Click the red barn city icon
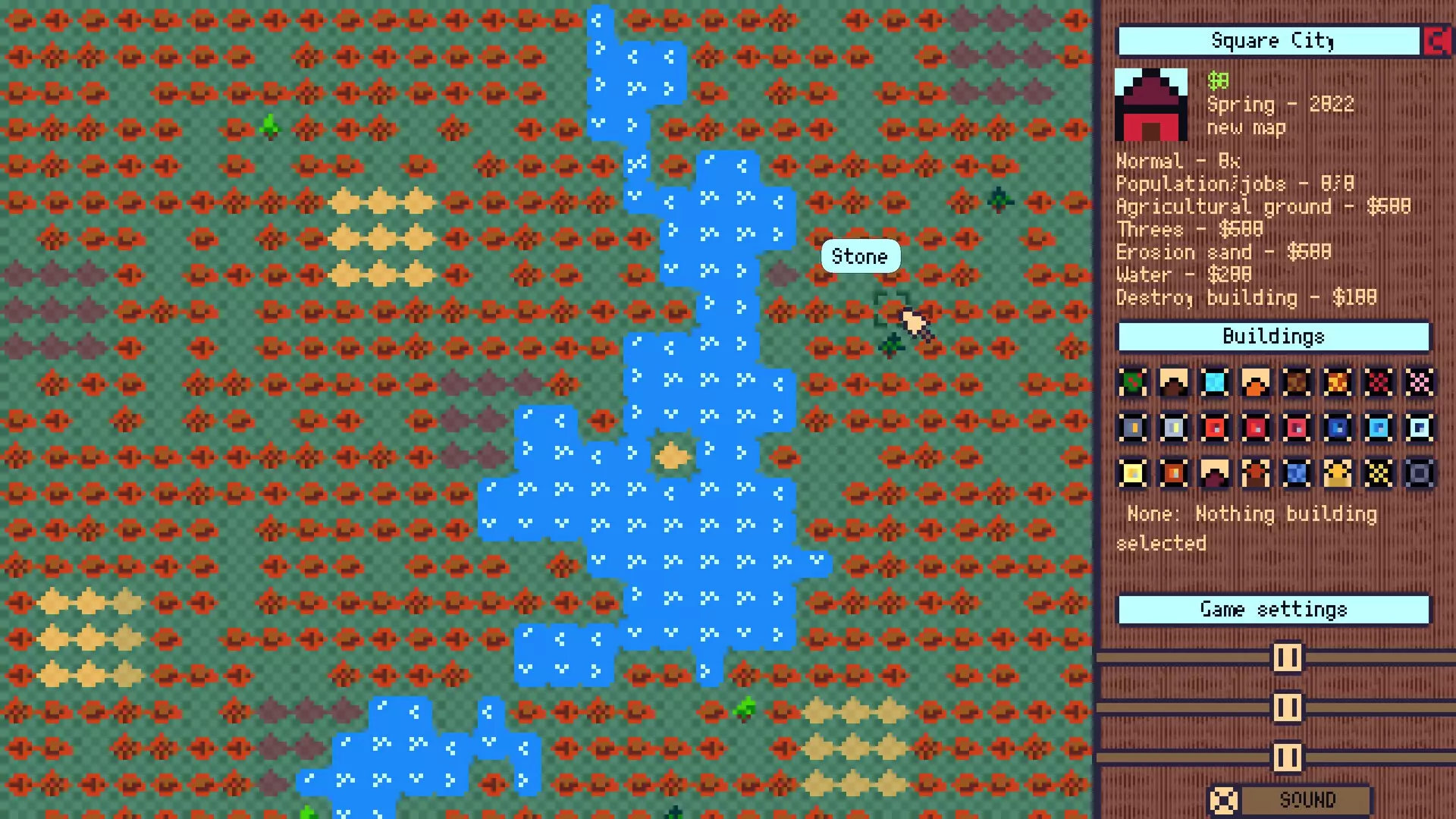1456x819 pixels. [x=1150, y=105]
